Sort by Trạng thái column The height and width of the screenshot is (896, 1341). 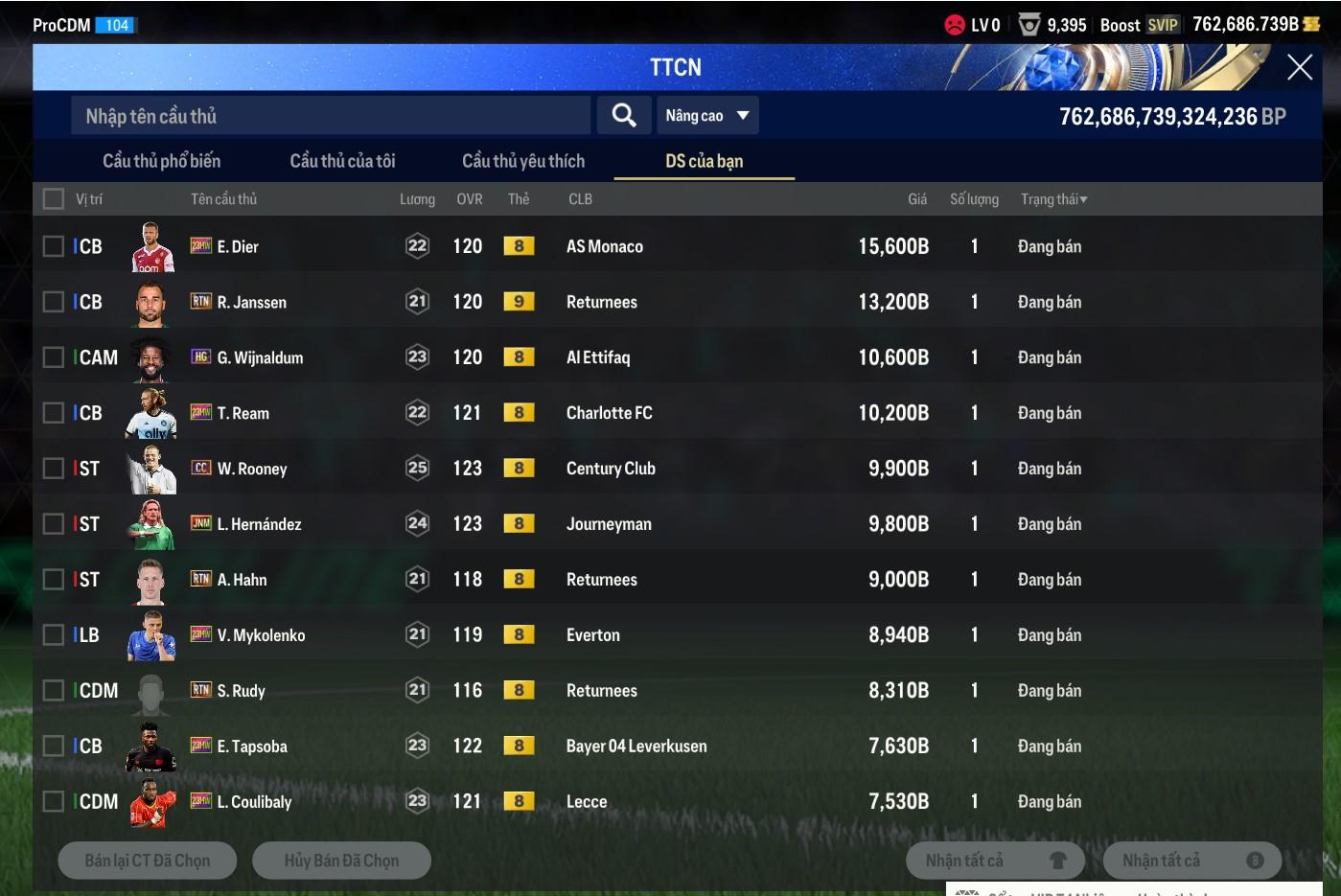pos(1053,199)
